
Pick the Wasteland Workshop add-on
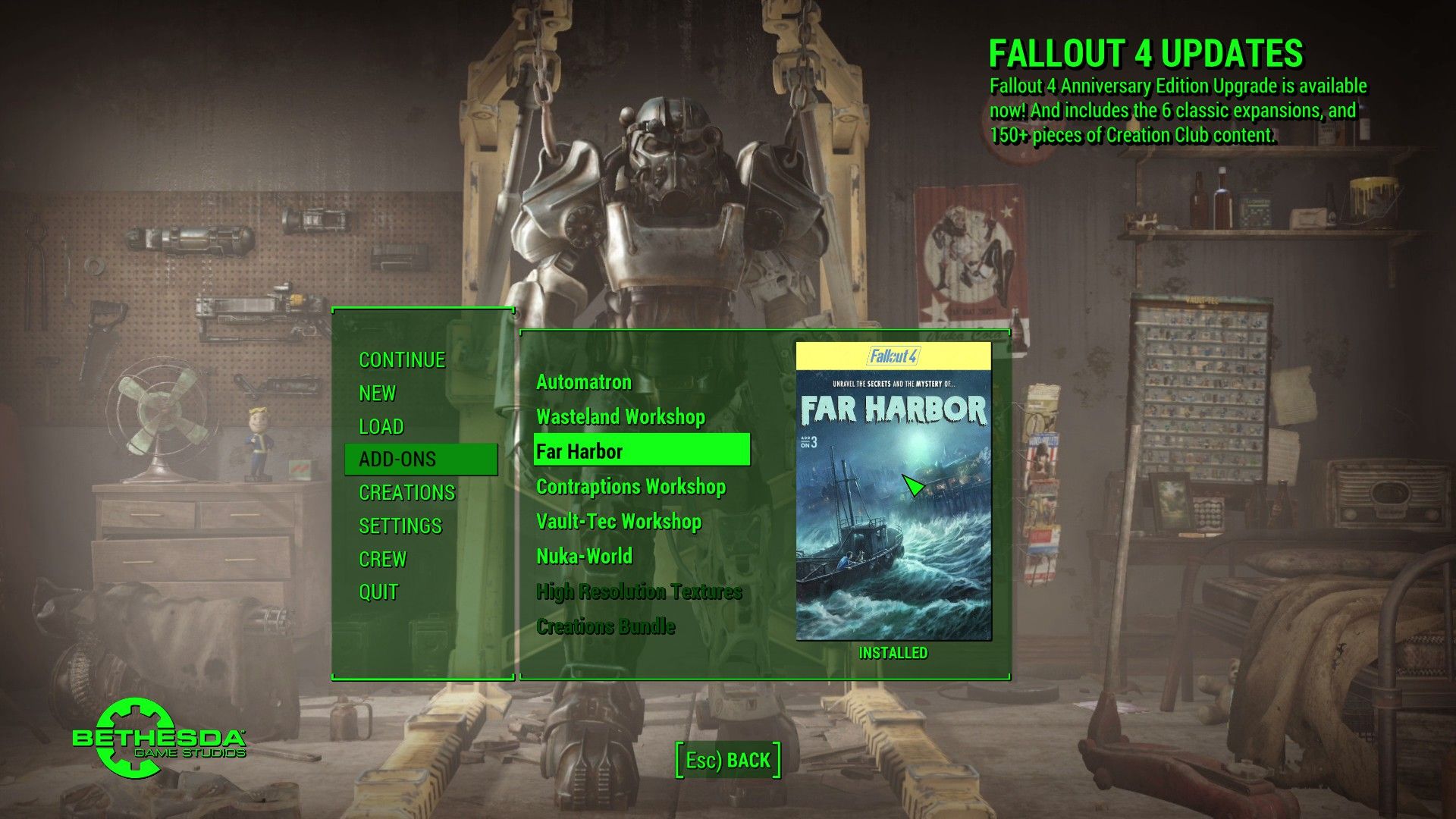(621, 417)
